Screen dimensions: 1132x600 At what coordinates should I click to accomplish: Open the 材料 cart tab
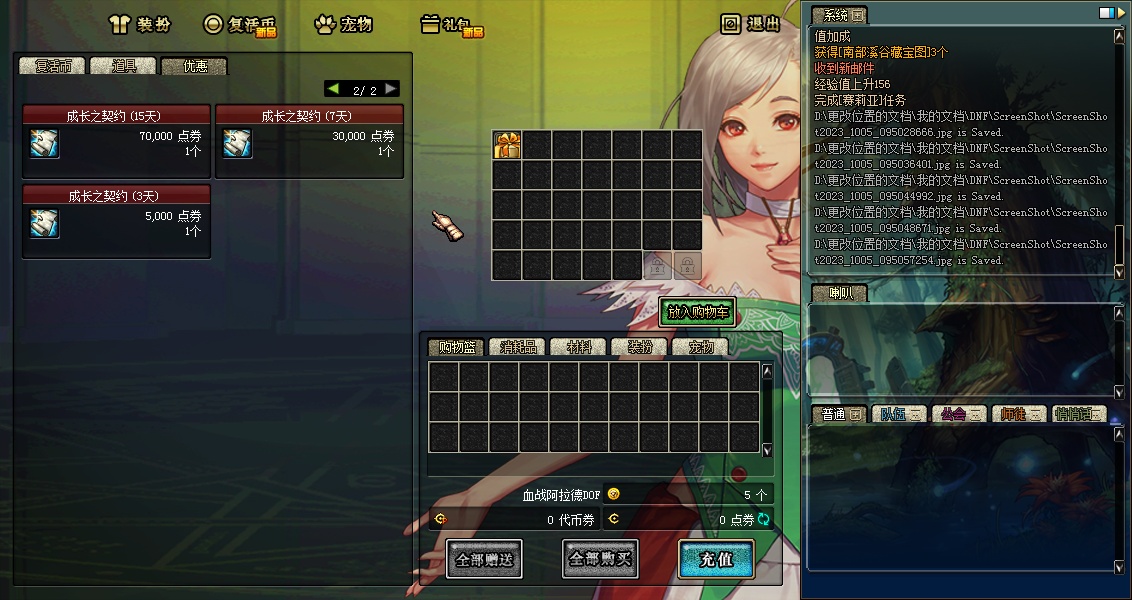tap(578, 347)
